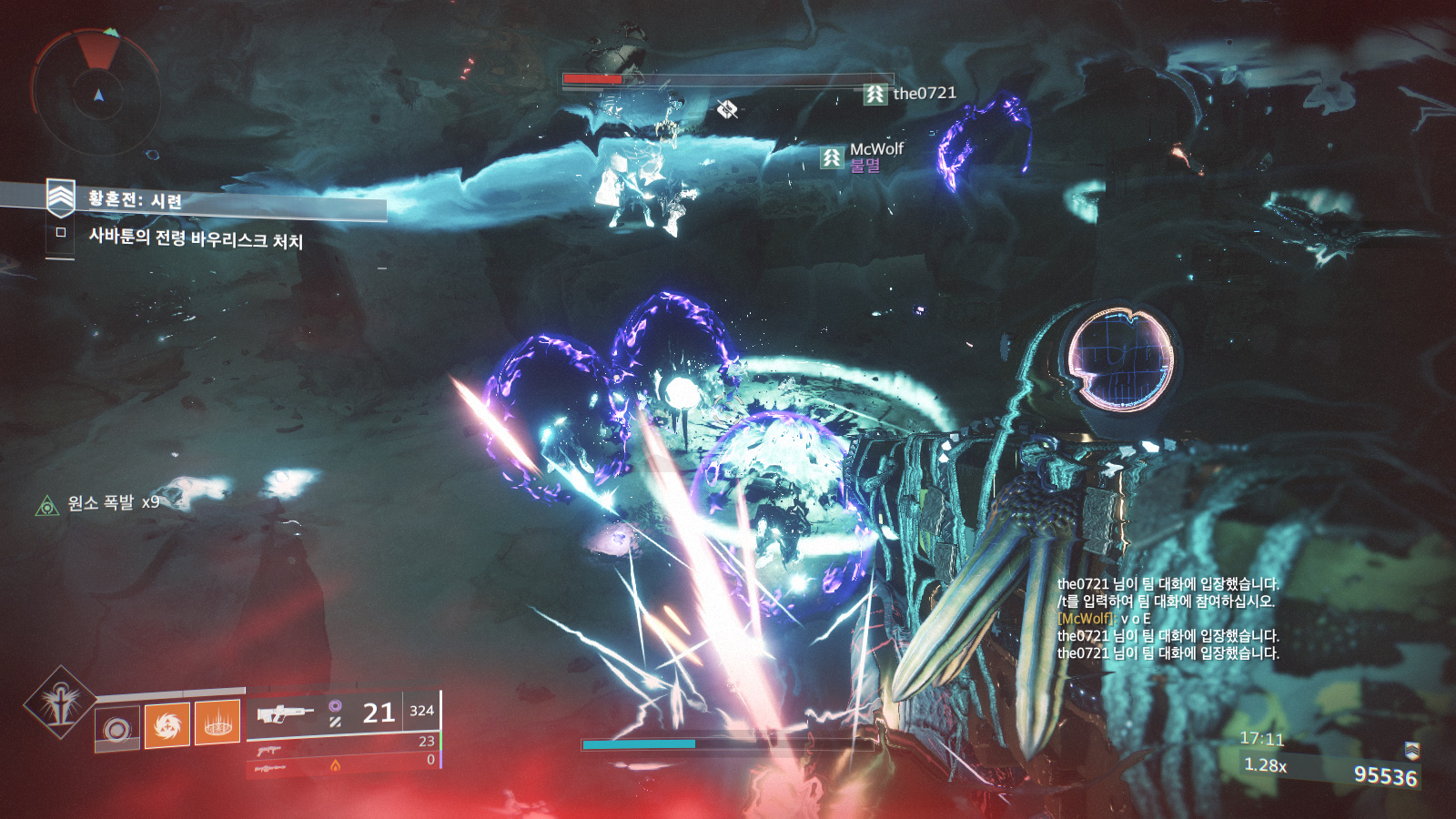This screenshot has height=819, width=1456.
Task: Use the grenade ability with ring icon
Action: [117, 728]
